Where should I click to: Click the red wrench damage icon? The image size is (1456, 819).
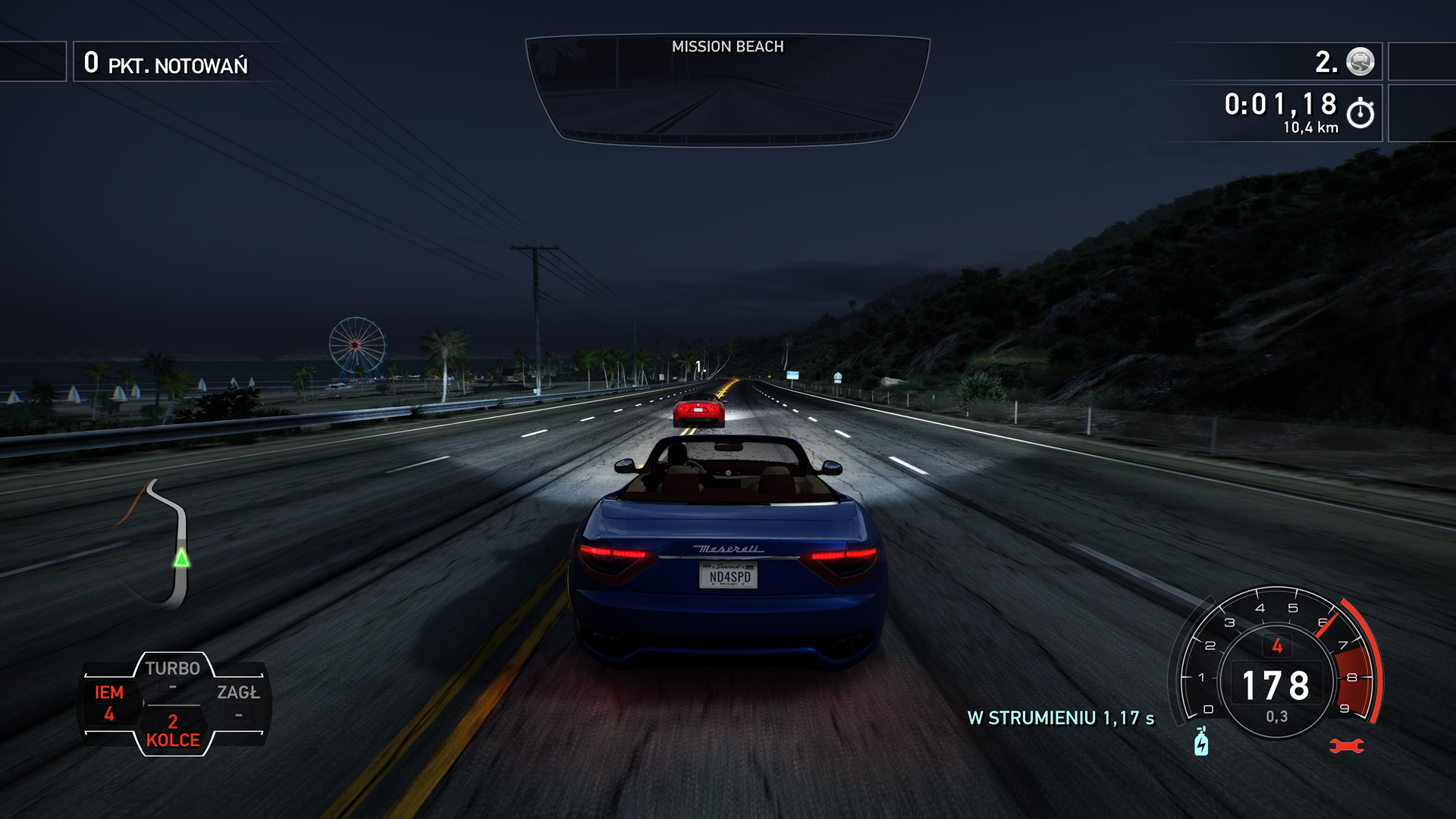click(x=1347, y=747)
